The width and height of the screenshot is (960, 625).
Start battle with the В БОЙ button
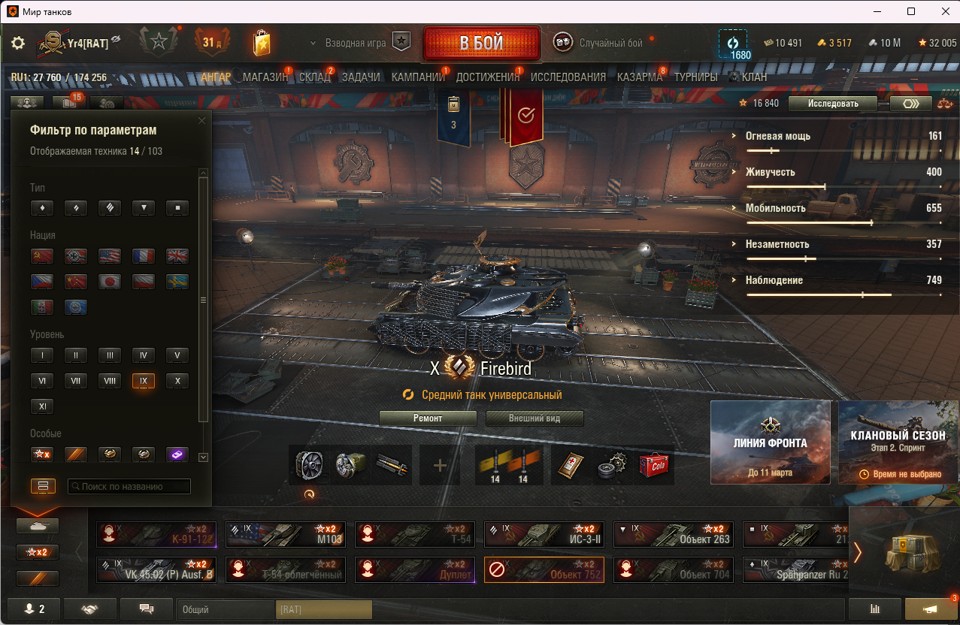[481, 44]
